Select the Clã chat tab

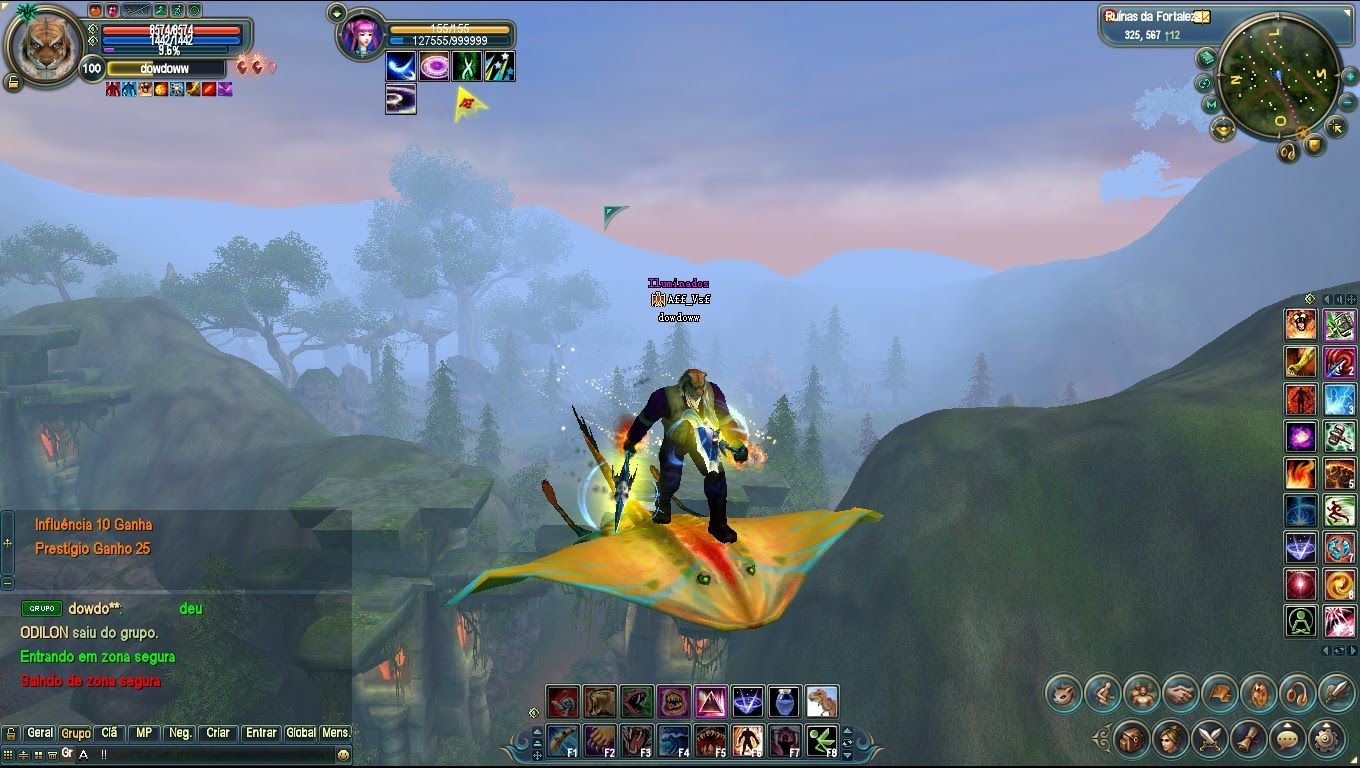(x=109, y=733)
